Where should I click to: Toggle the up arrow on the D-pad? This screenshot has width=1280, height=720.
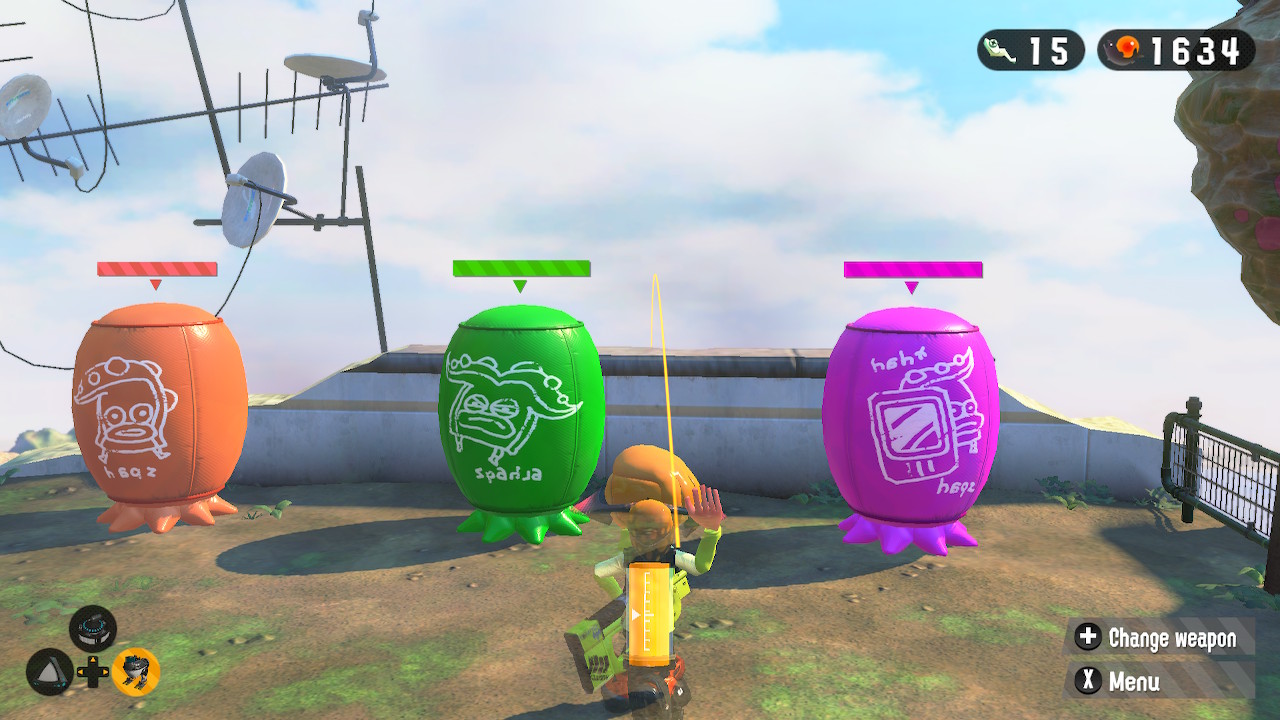93,659
